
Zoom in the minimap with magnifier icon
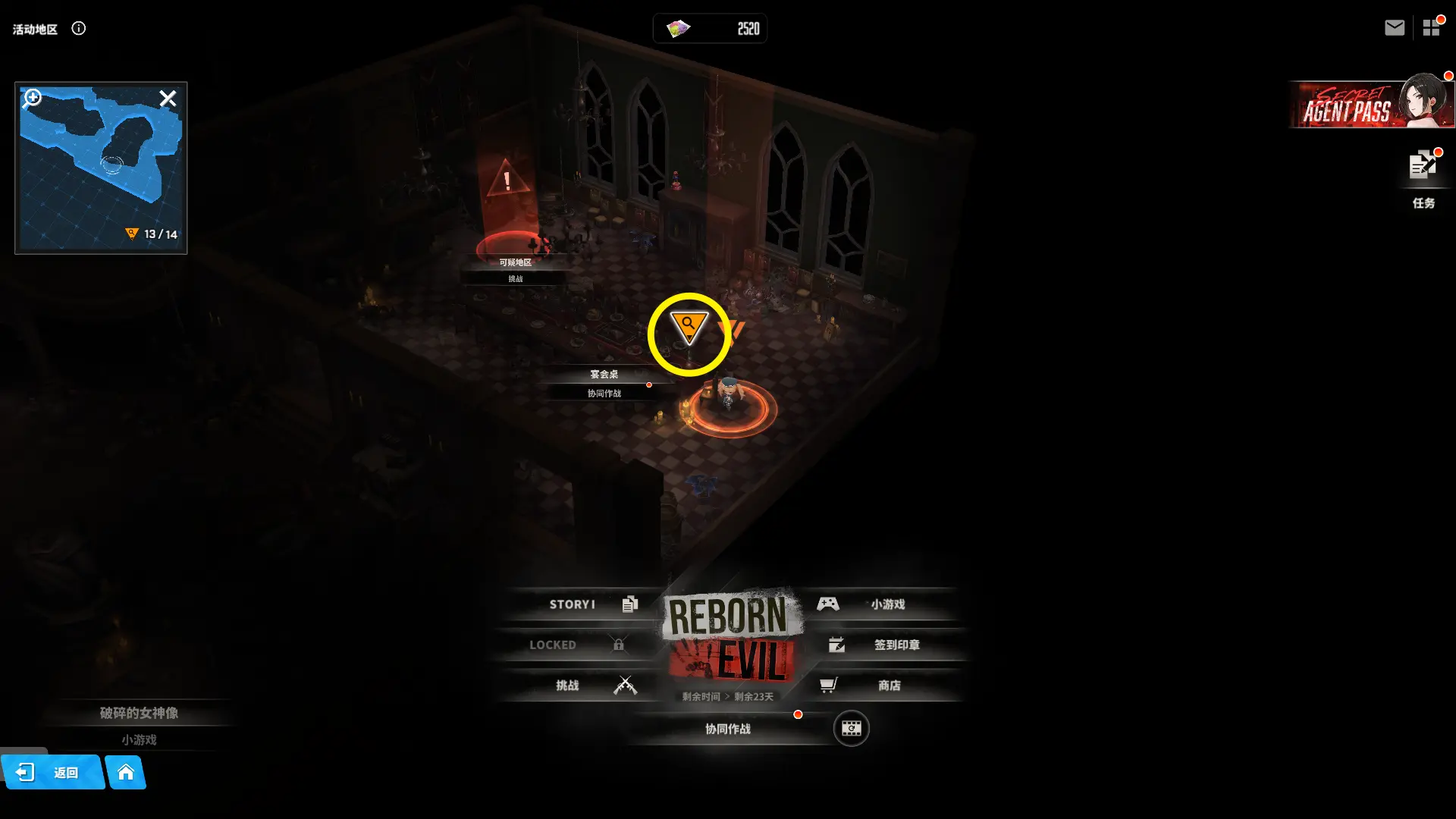33,98
